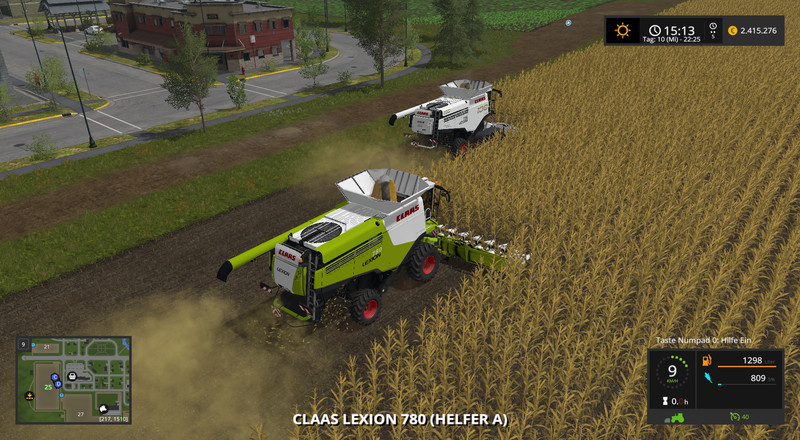Image resolution: width=800 pixels, height=440 pixels.
Task: Choose field 21 on the minimap
Action: 47,346
